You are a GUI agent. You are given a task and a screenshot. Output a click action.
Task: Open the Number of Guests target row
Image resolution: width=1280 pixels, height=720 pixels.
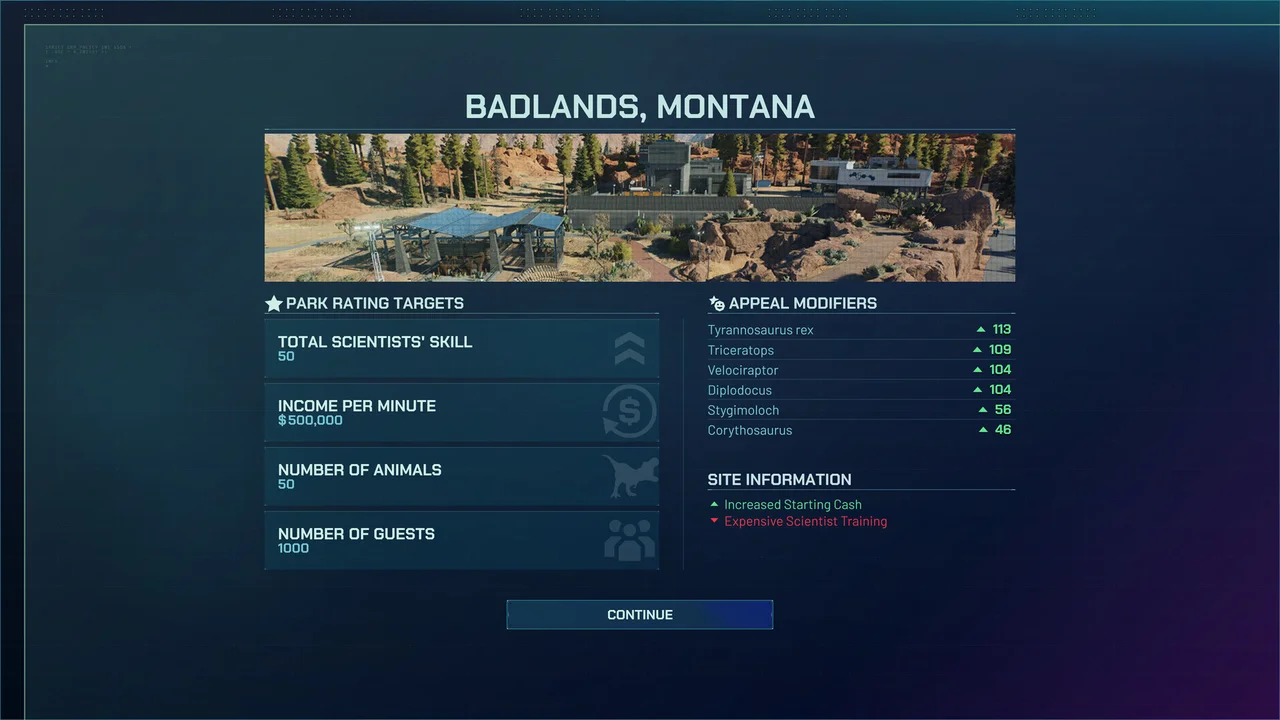461,540
